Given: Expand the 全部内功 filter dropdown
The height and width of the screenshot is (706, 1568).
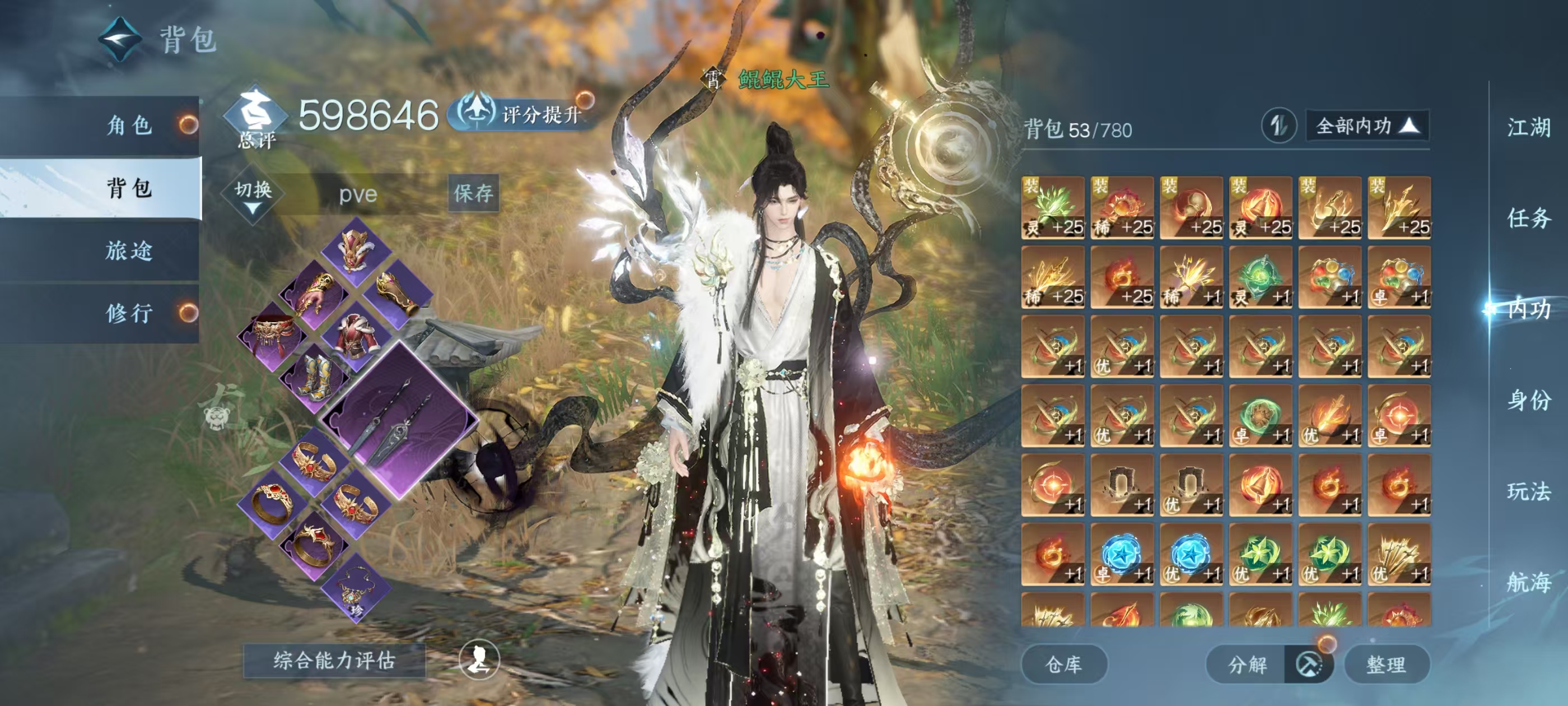Looking at the screenshot, I should (1367, 126).
